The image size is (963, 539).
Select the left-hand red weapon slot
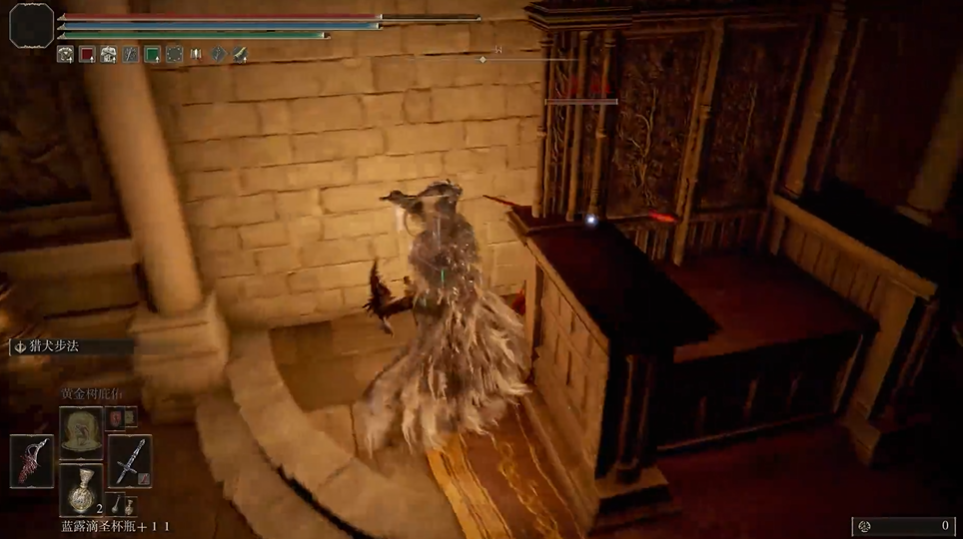pos(31,461)
